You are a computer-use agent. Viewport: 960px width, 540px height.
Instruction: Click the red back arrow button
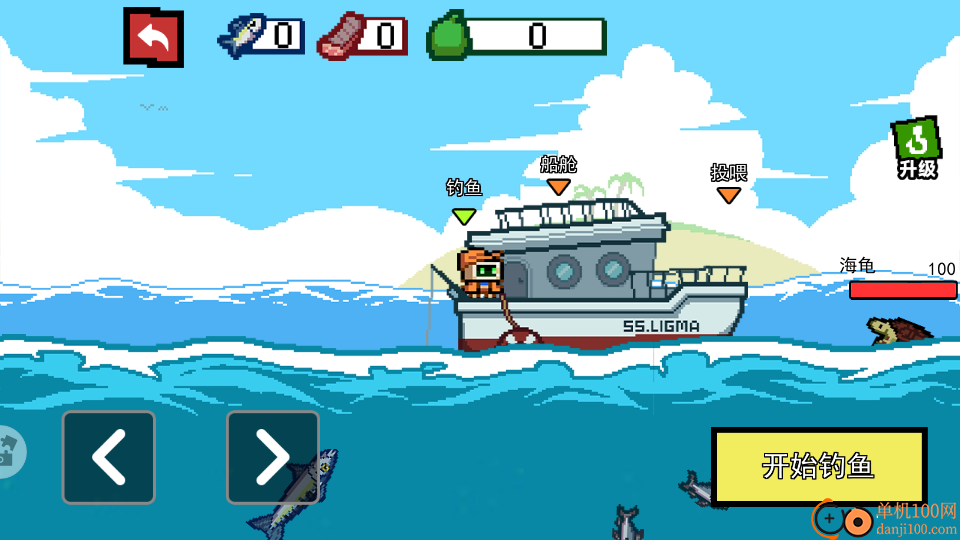pos(153,38)
